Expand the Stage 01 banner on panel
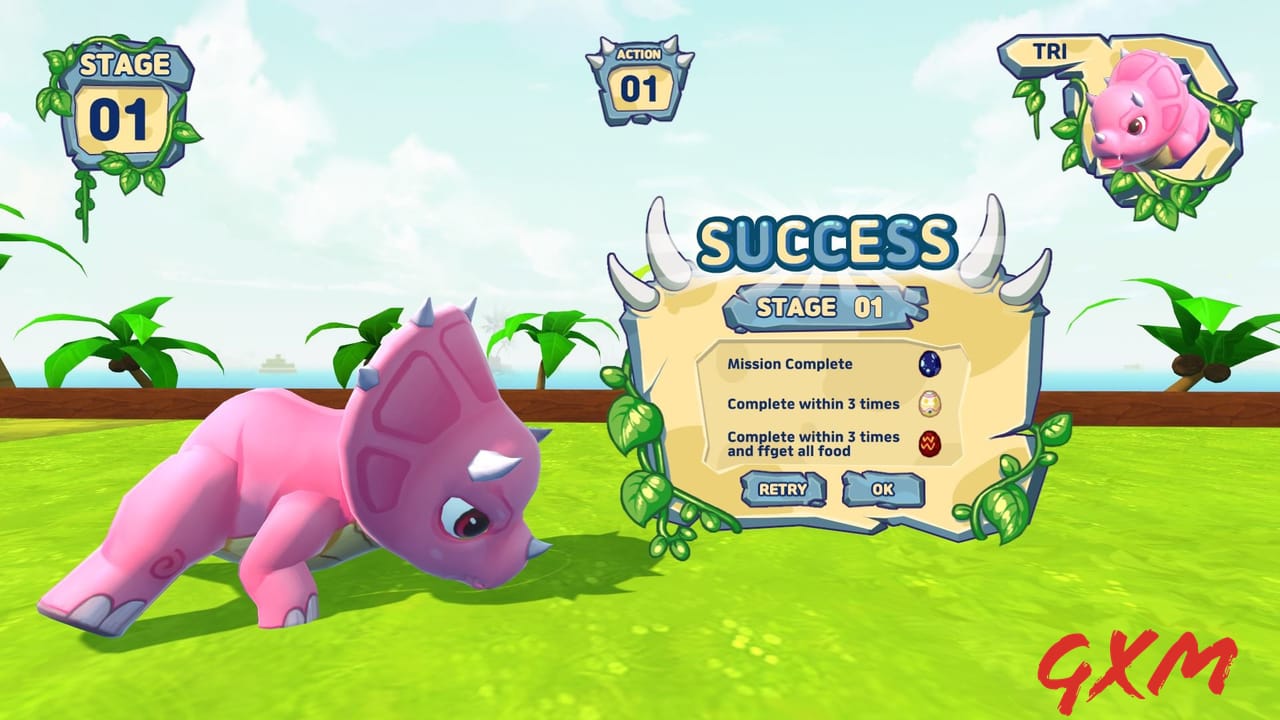This screenshot has width=1280, height=720. coord(825,306)
